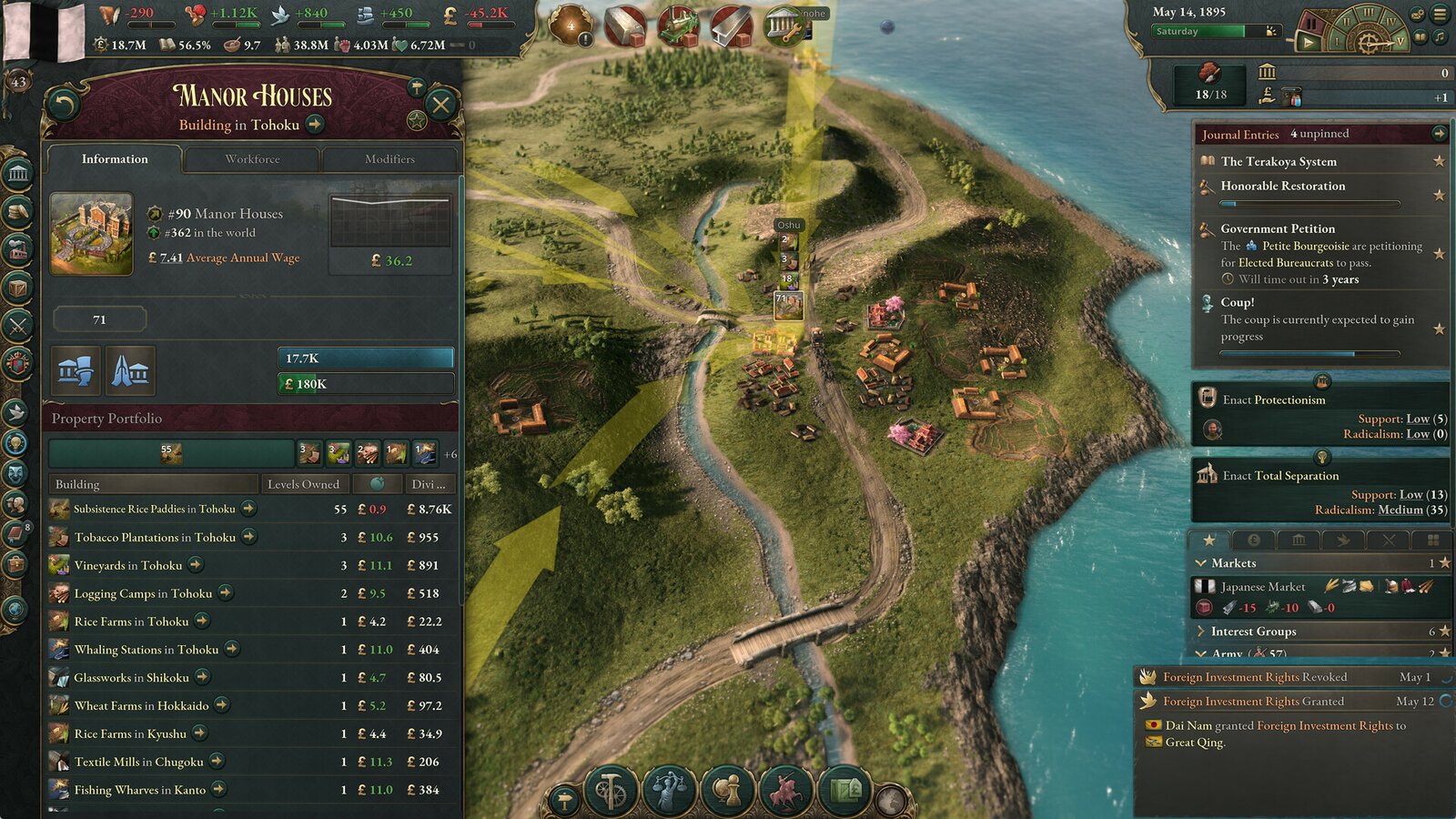Image resolution: width=1456 pixels, height=819 pixels.
Task: Open the Modifiers tab in Manor Houses
Action: 391,159
